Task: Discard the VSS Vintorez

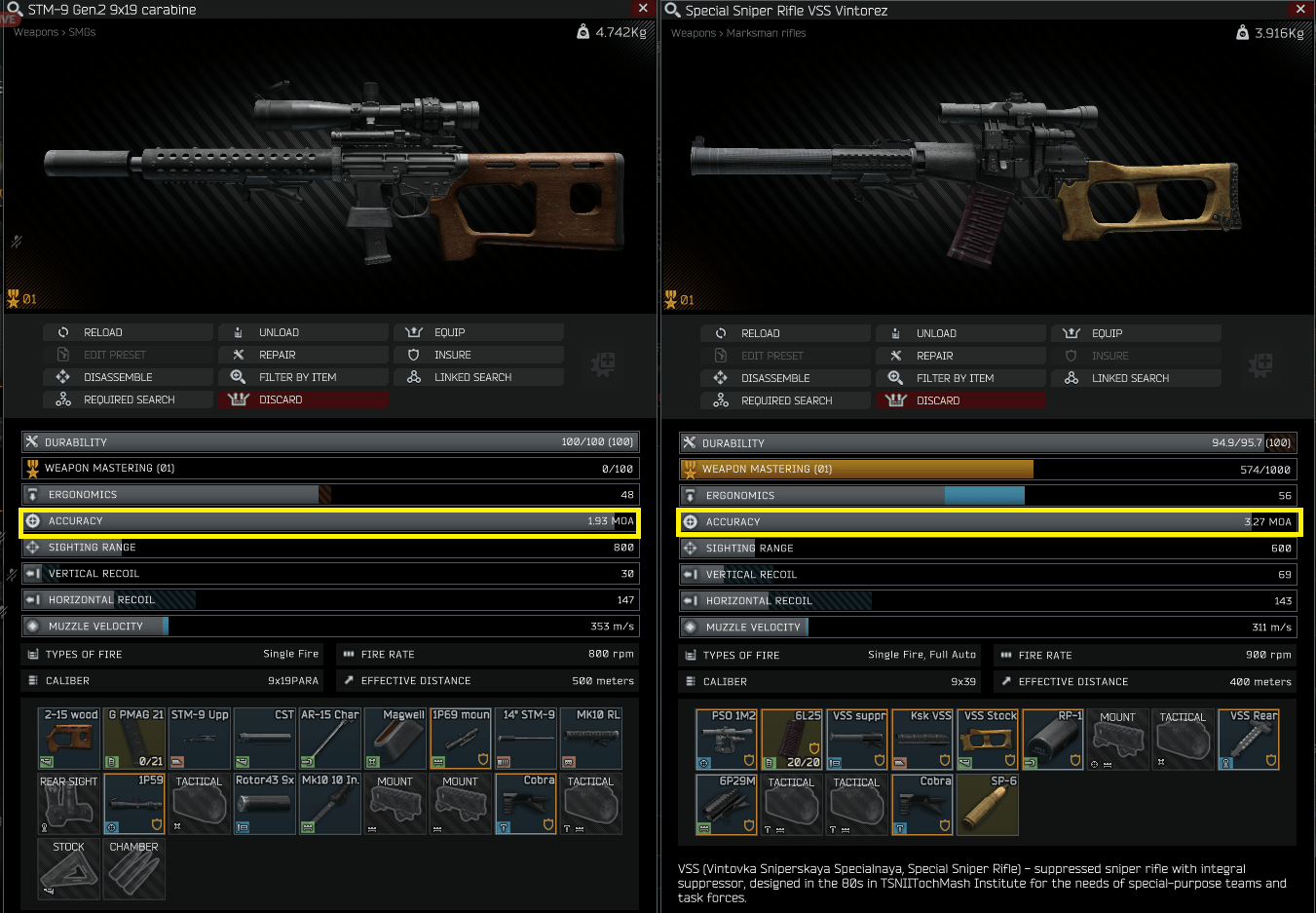Action: pyautogui.click(x=960, y=399)
